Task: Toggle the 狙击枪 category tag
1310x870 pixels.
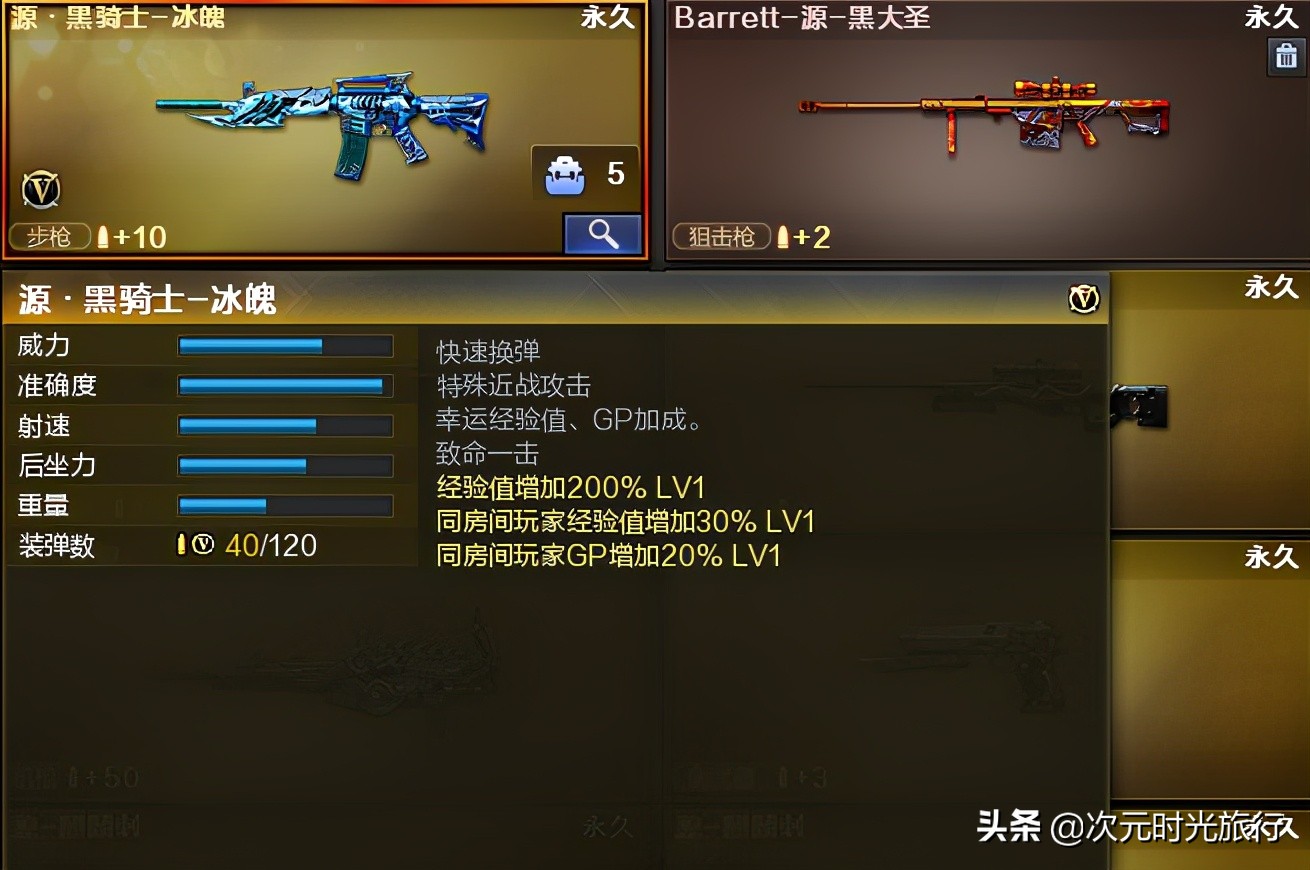Action: (x=721, y=237)
